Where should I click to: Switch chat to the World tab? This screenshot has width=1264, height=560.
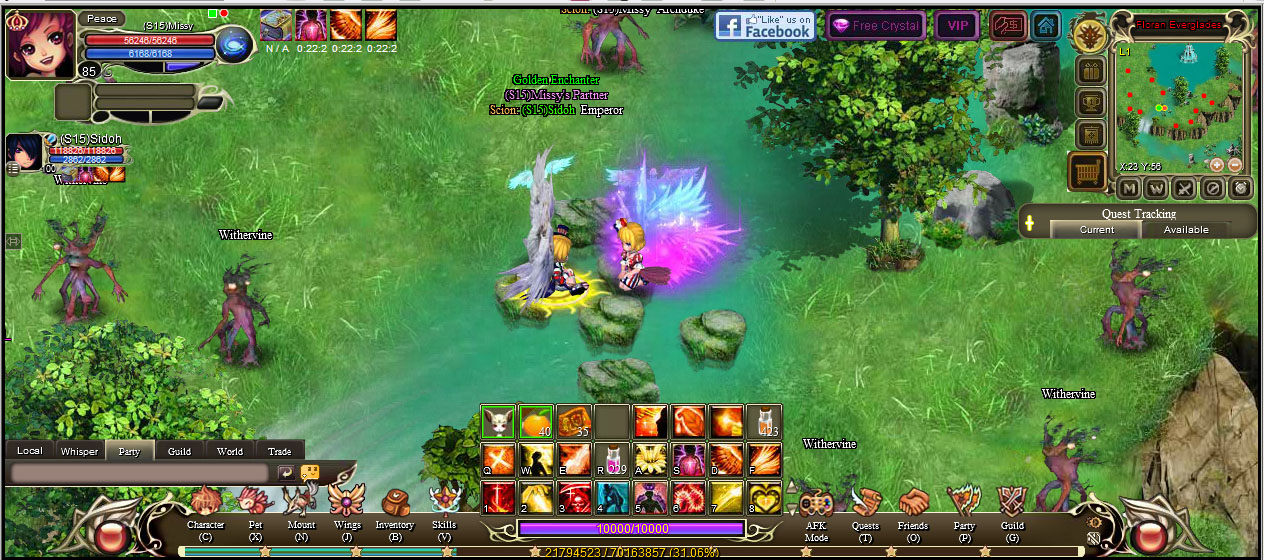(230, 451)
